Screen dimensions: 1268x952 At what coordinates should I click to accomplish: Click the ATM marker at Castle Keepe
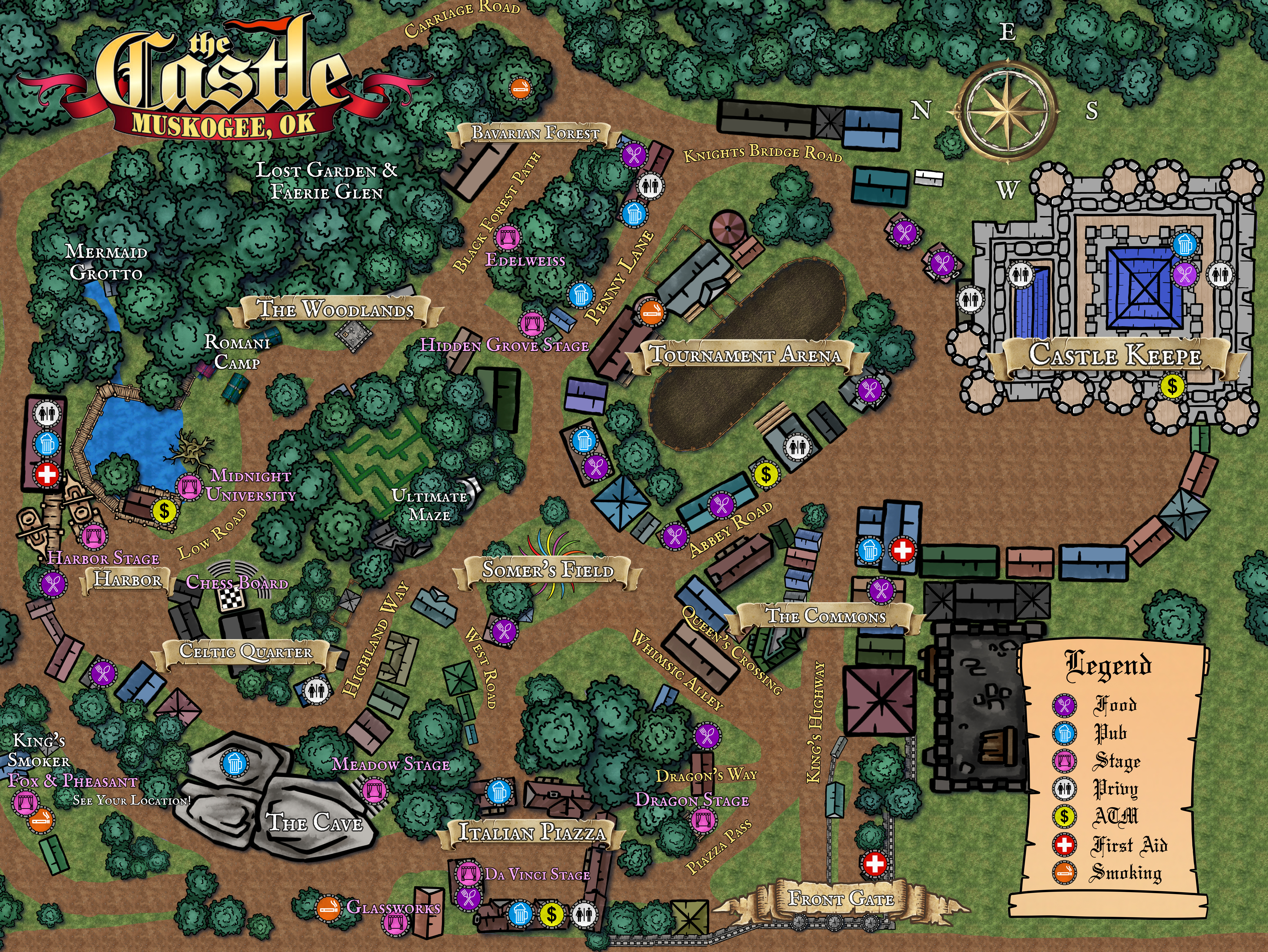click(x=1172, y=386)
